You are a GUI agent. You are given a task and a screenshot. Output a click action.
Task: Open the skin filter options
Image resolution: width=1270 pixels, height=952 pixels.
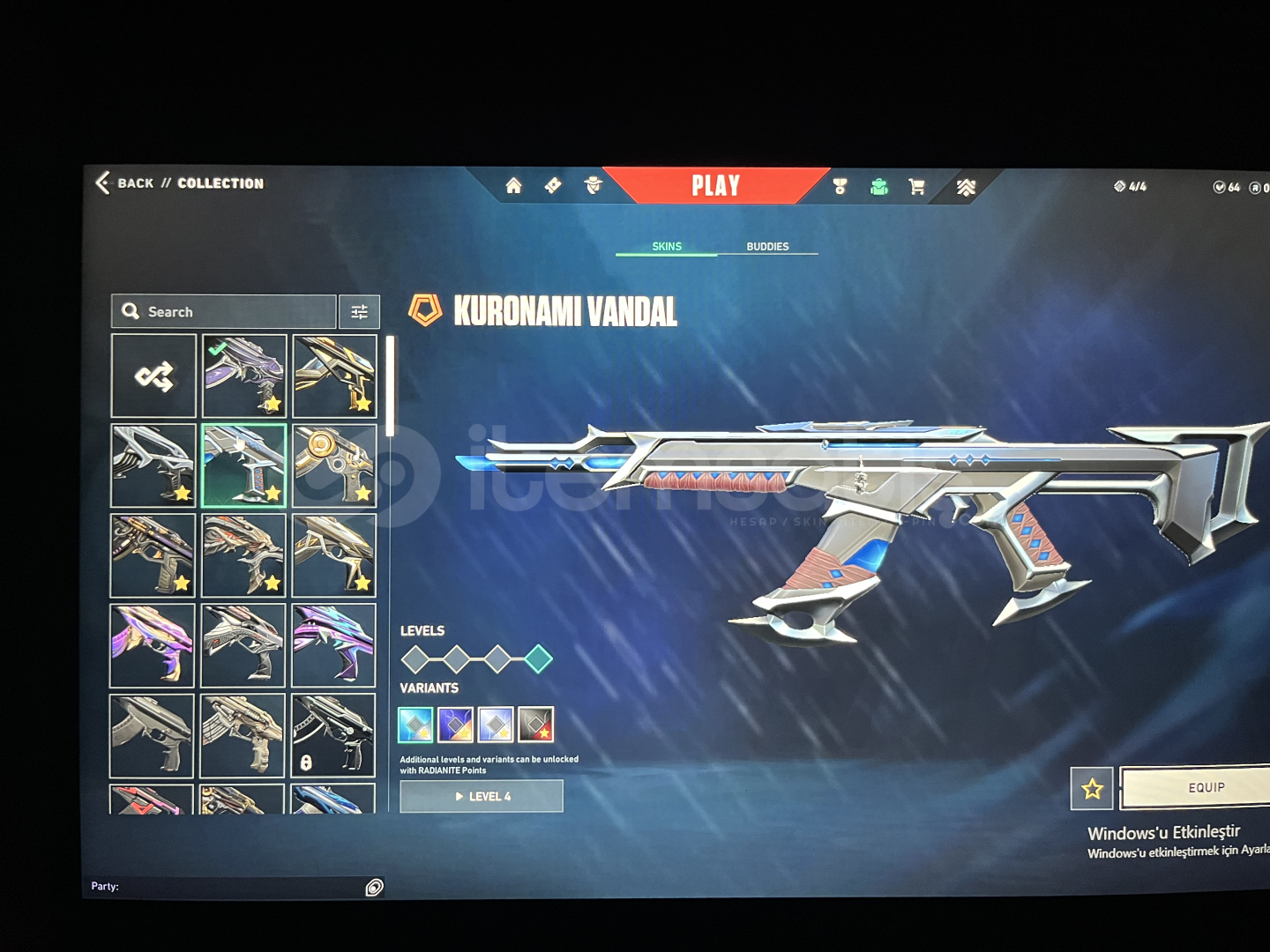coord(359,312)
